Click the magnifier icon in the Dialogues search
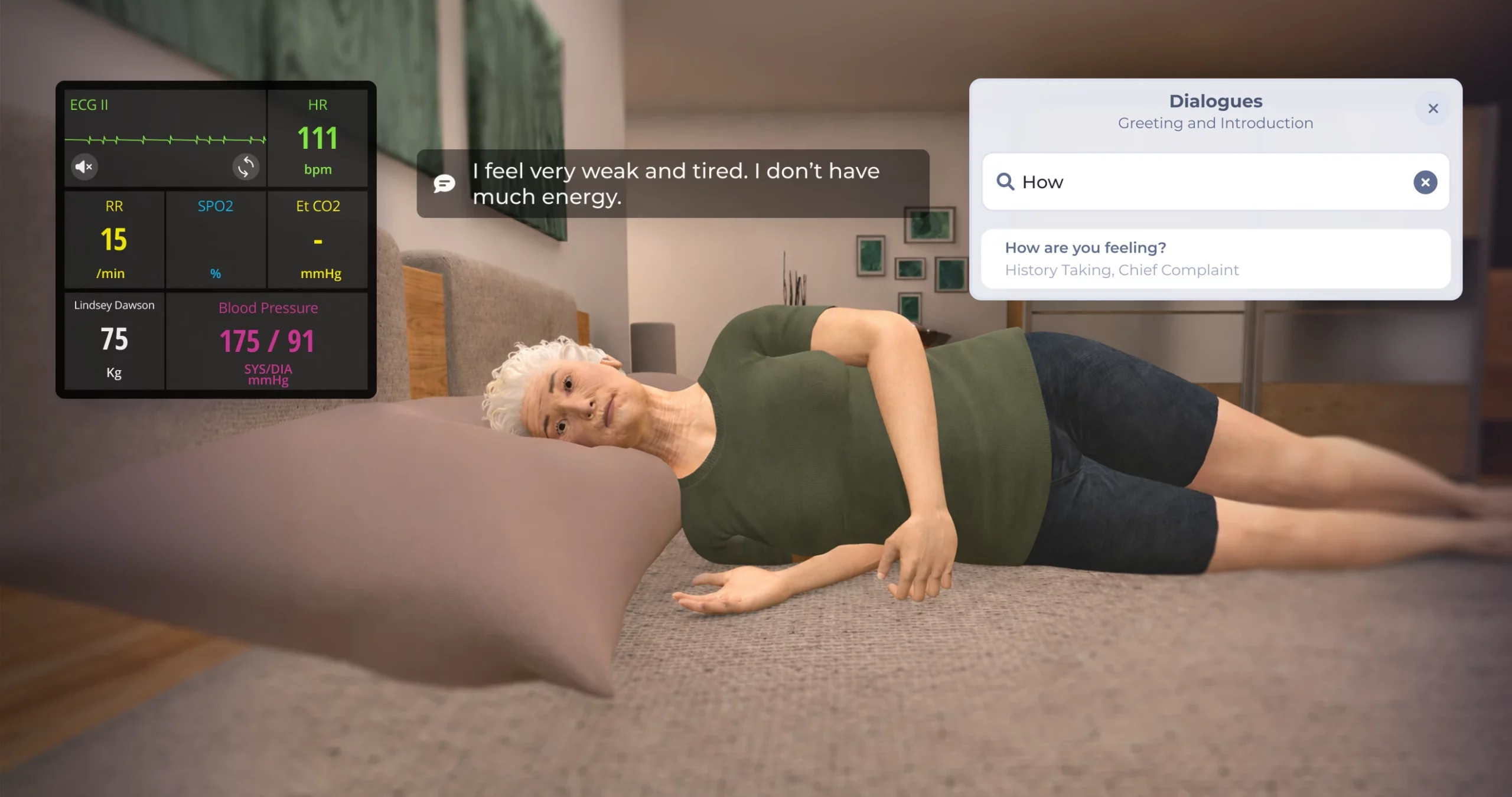Image resolution: width=1512 pixels, height=797 pixels. click(x=1006, y=182)
